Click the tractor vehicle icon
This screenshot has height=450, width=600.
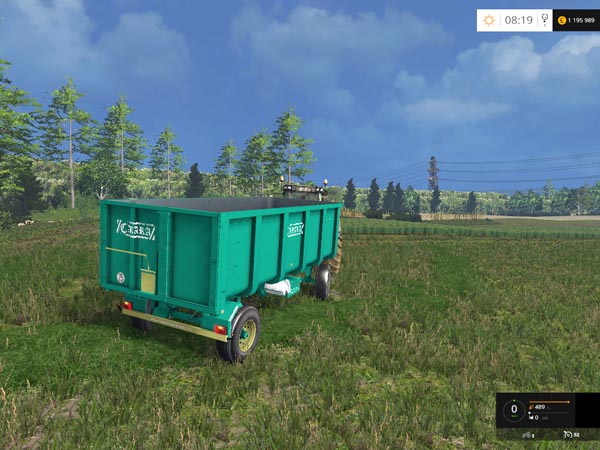(x=524, y=434)
